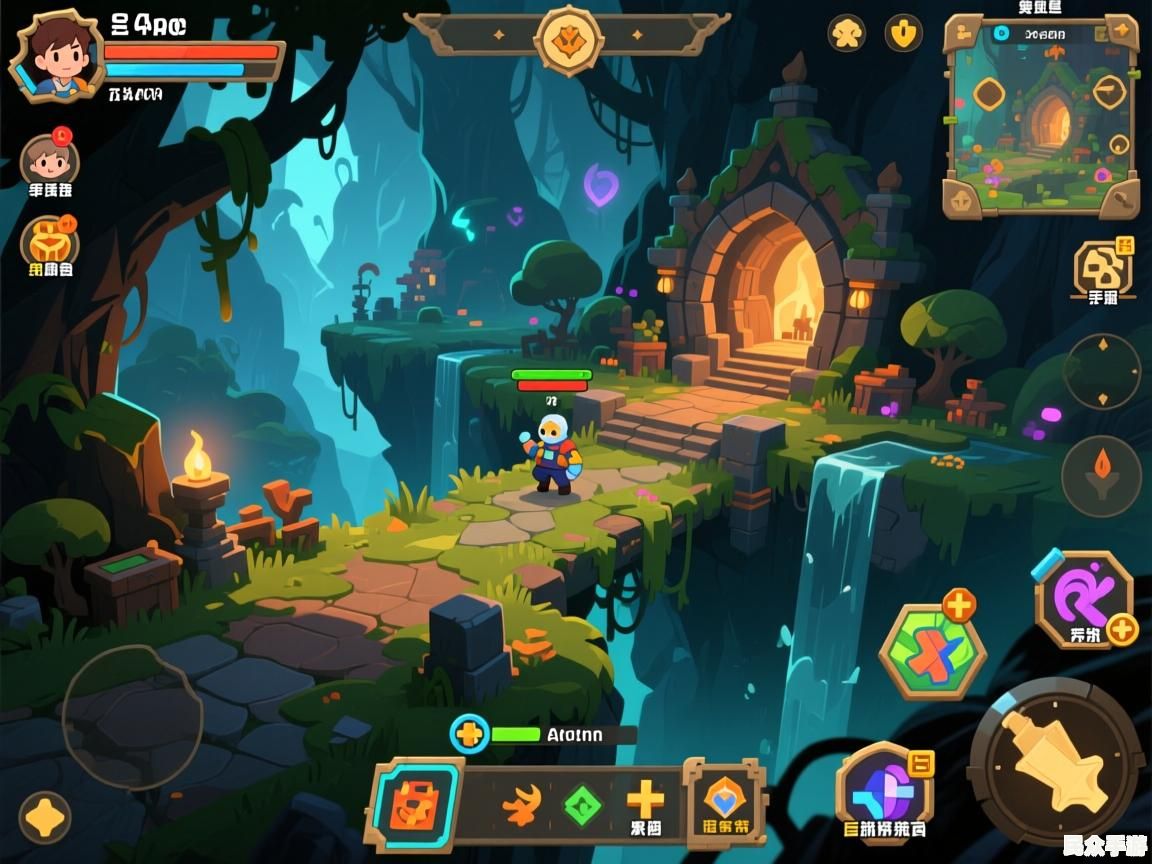Activate the purple and cyan hexagon skill
1152x864 pixels.
pos(884,790)
